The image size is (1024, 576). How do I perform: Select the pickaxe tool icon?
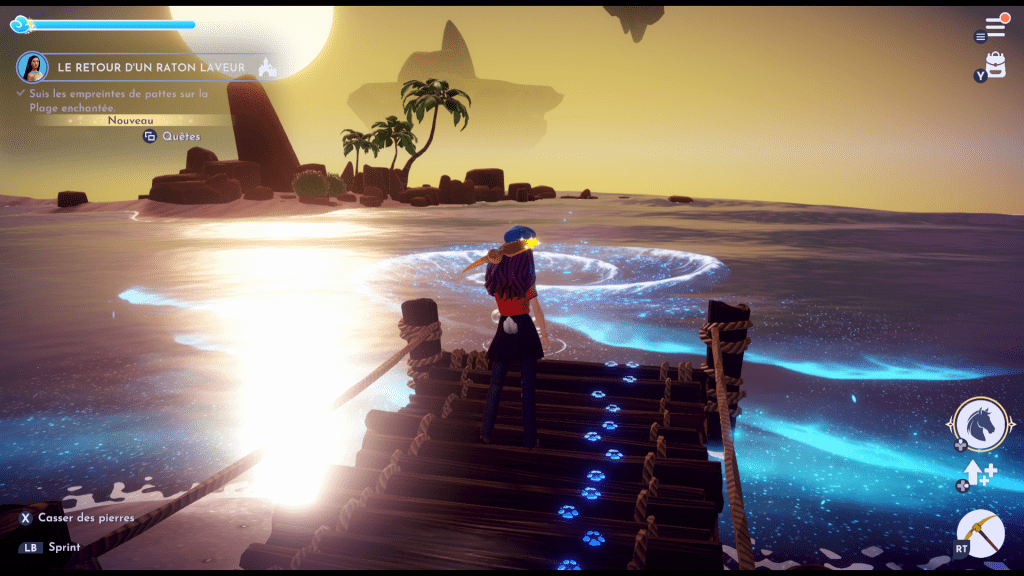click(x=980, y=534)
